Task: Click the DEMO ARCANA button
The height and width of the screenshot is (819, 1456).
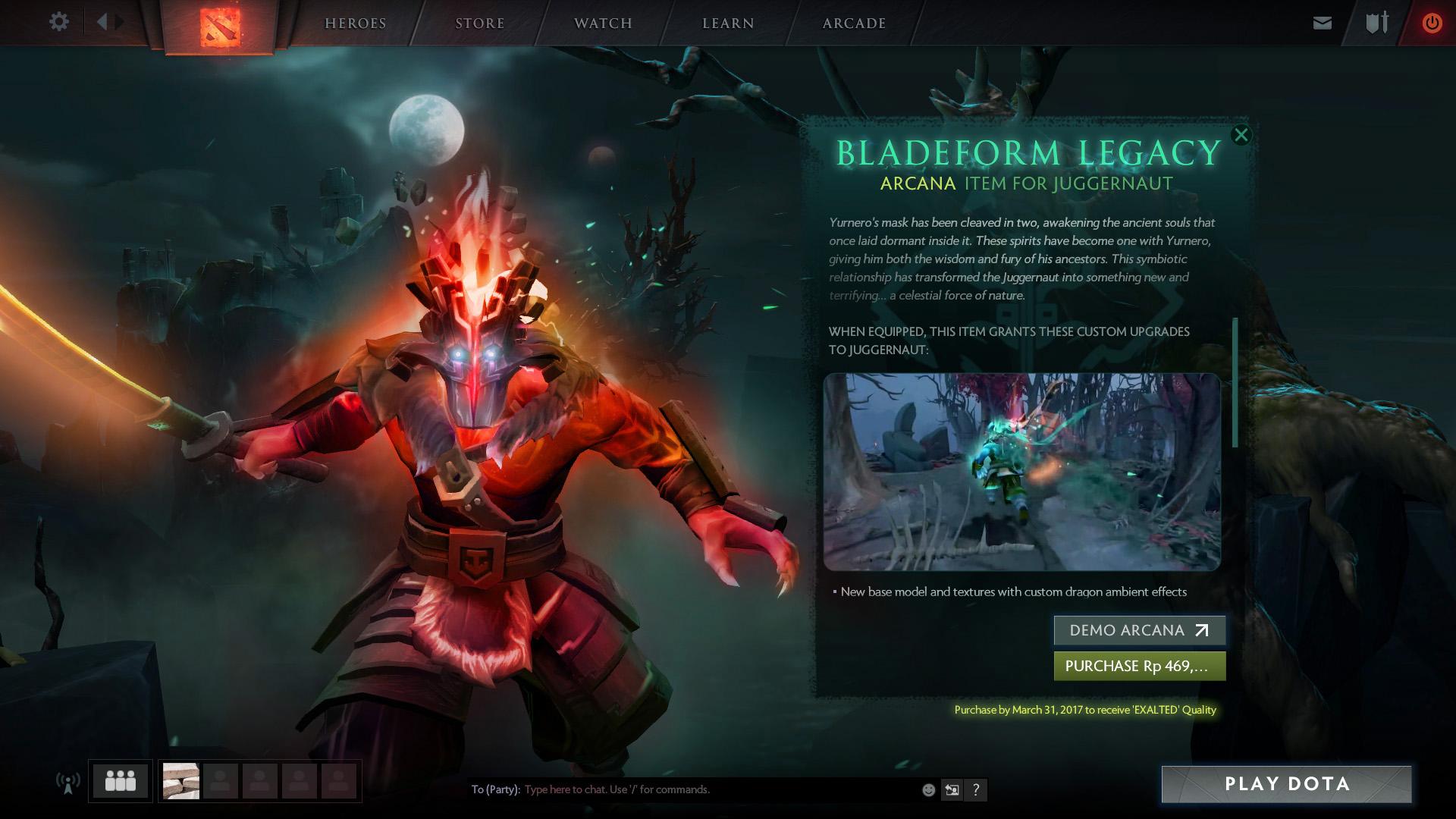Action: point(1140,630)
